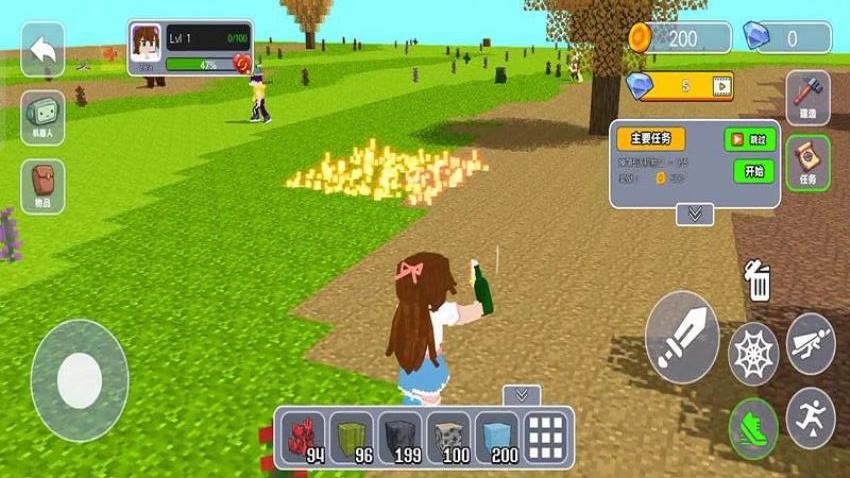The width and height of the screenshot is (850, 478).
Task: Open the hammer build menu
Action: [807, 96]
